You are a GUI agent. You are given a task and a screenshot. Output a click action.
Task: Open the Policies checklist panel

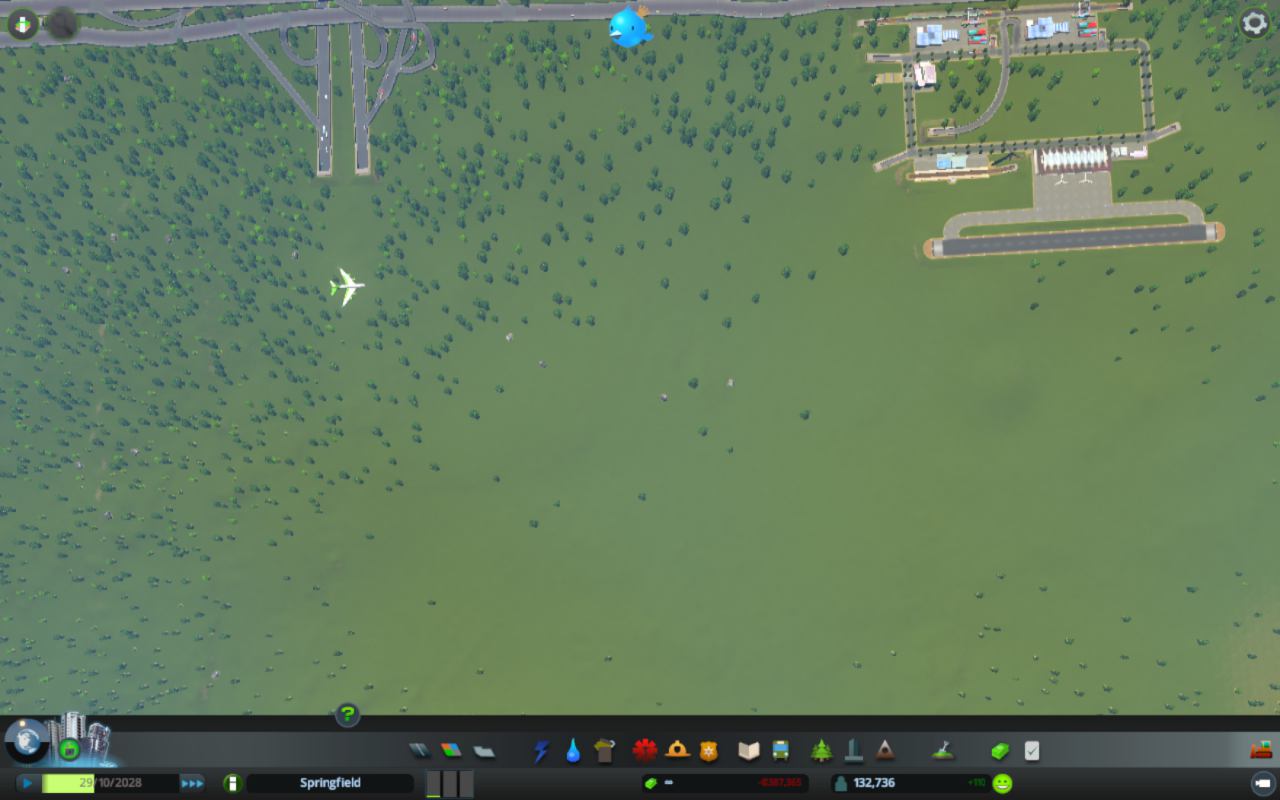[x=1032, y=750]
